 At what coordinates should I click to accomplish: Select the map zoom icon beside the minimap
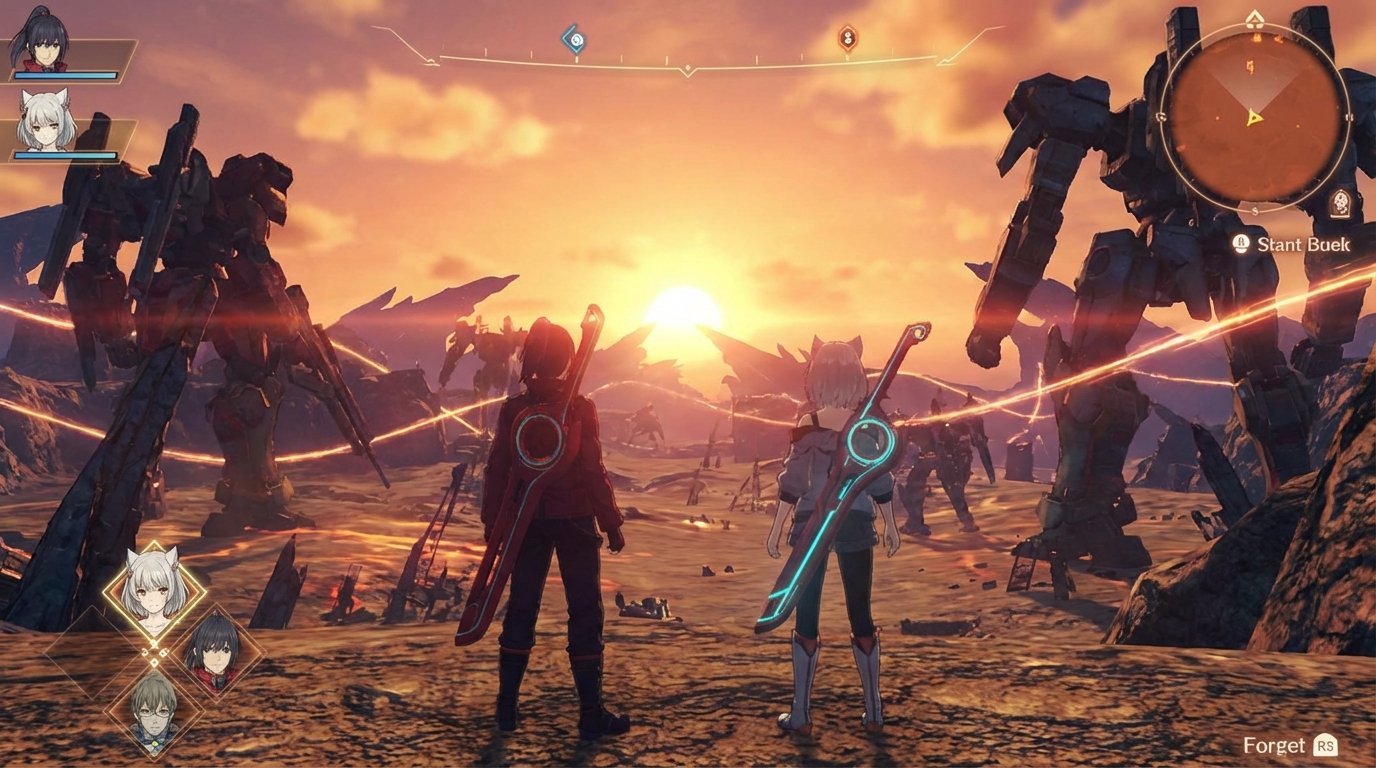click(x=1340, y=200)
